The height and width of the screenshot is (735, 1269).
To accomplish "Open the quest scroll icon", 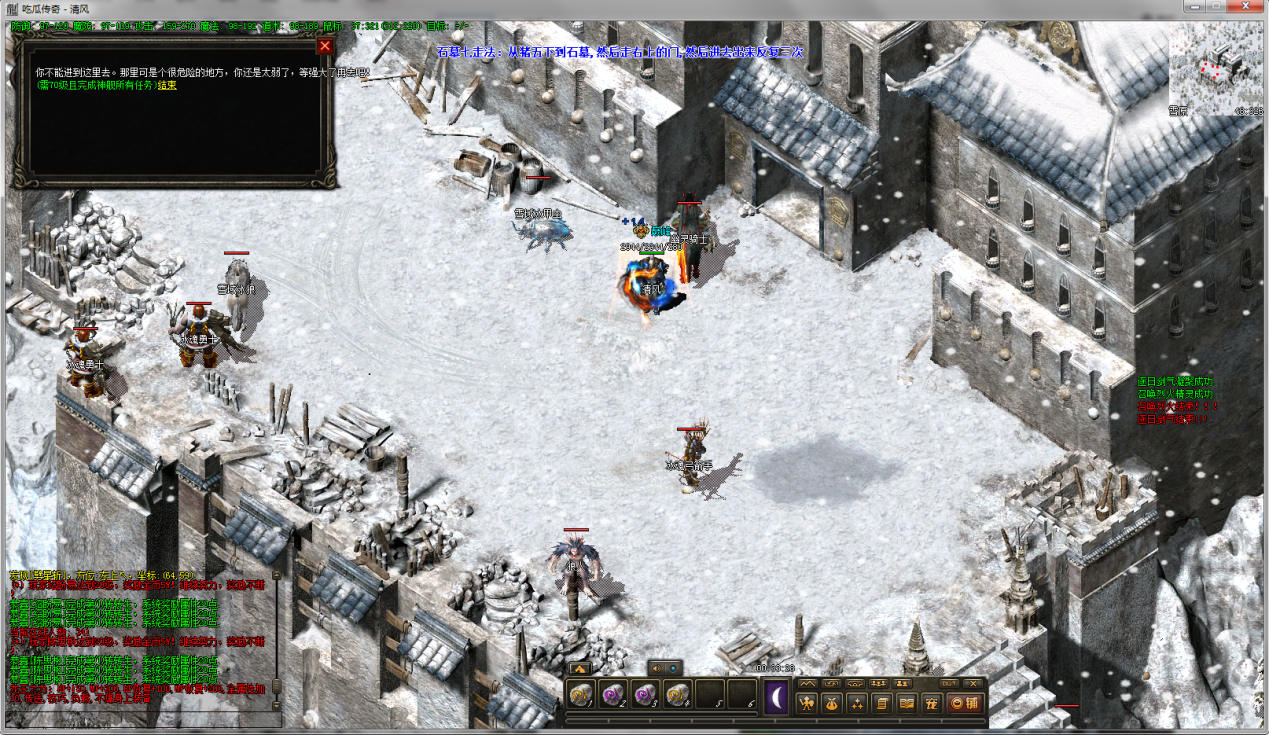I will coord(882,703).
